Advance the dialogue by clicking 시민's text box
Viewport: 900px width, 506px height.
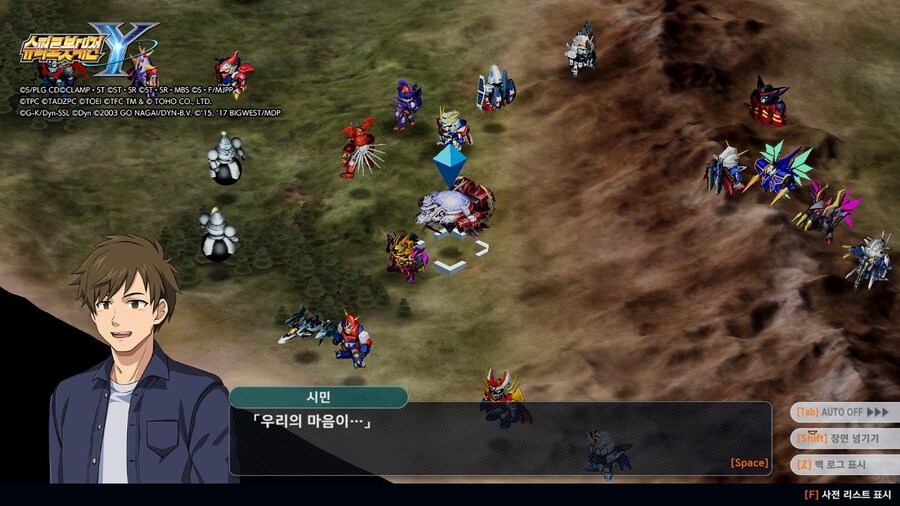[x=500, y=438]
